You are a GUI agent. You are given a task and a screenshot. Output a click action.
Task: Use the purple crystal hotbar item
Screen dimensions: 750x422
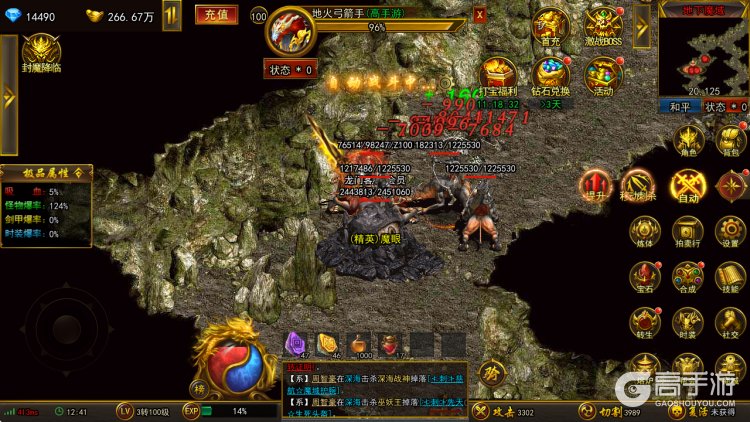pos(296,344)
